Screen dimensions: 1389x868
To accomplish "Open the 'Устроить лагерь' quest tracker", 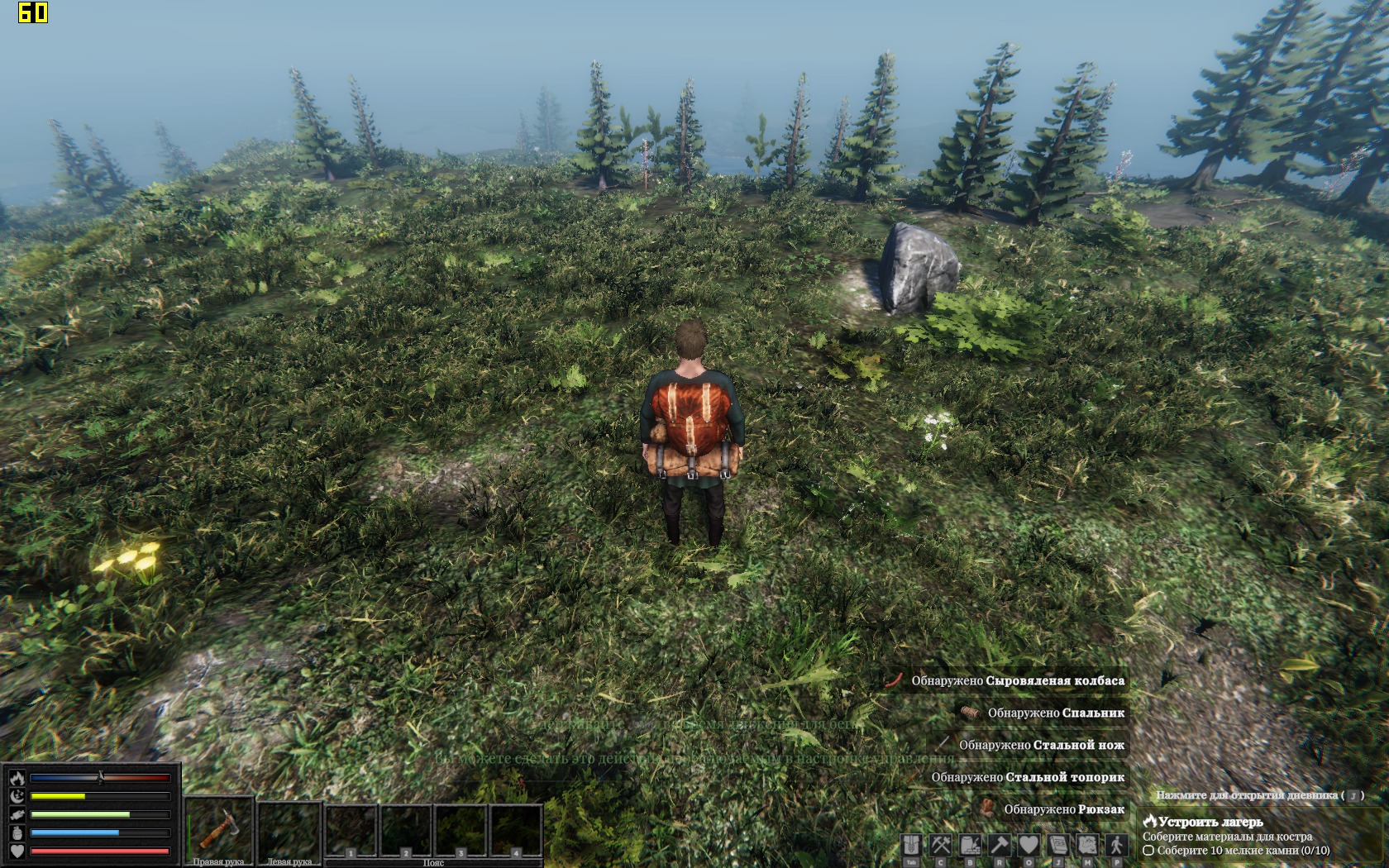I will pos(1210,822).
